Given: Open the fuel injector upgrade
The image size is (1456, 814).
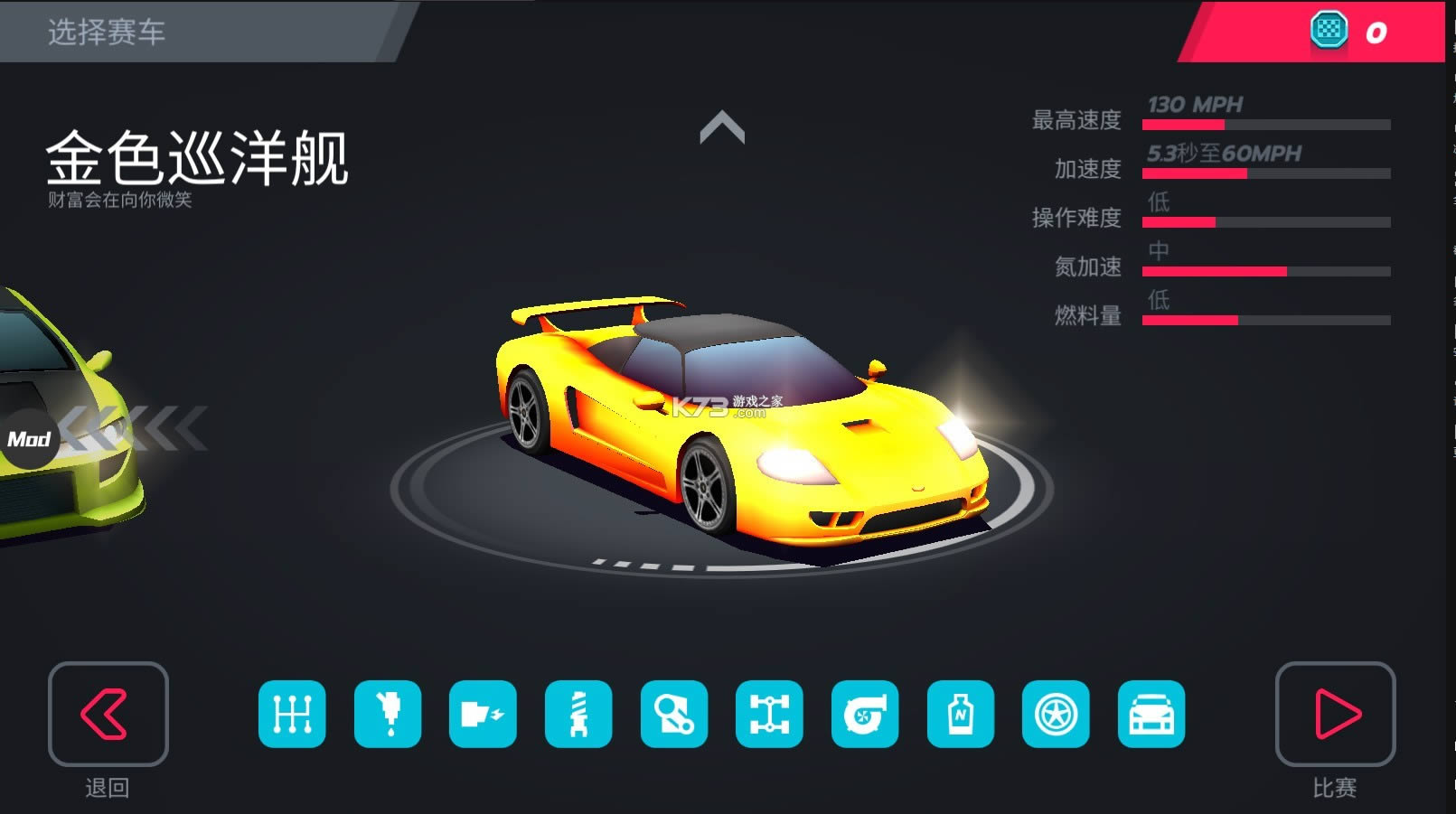Looking at the screenshot, I should [x=388, y=715].
